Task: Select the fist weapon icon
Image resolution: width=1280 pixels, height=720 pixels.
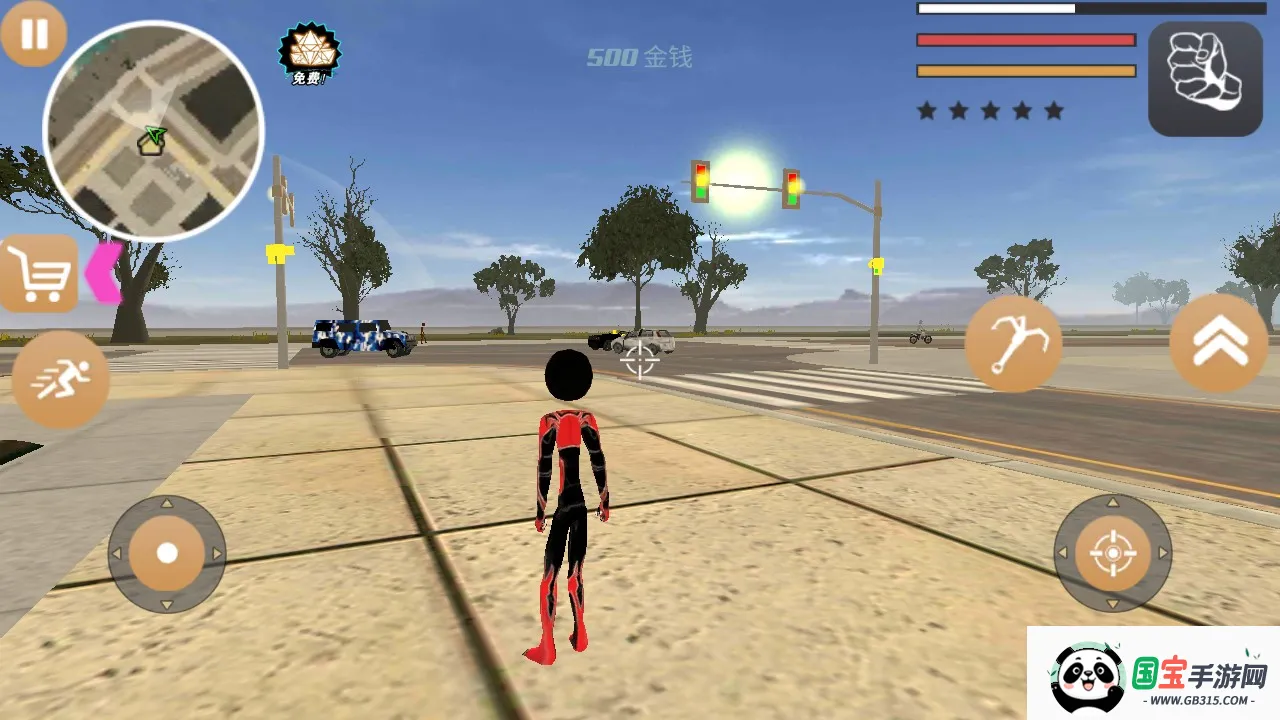Action: (1205, 78)
